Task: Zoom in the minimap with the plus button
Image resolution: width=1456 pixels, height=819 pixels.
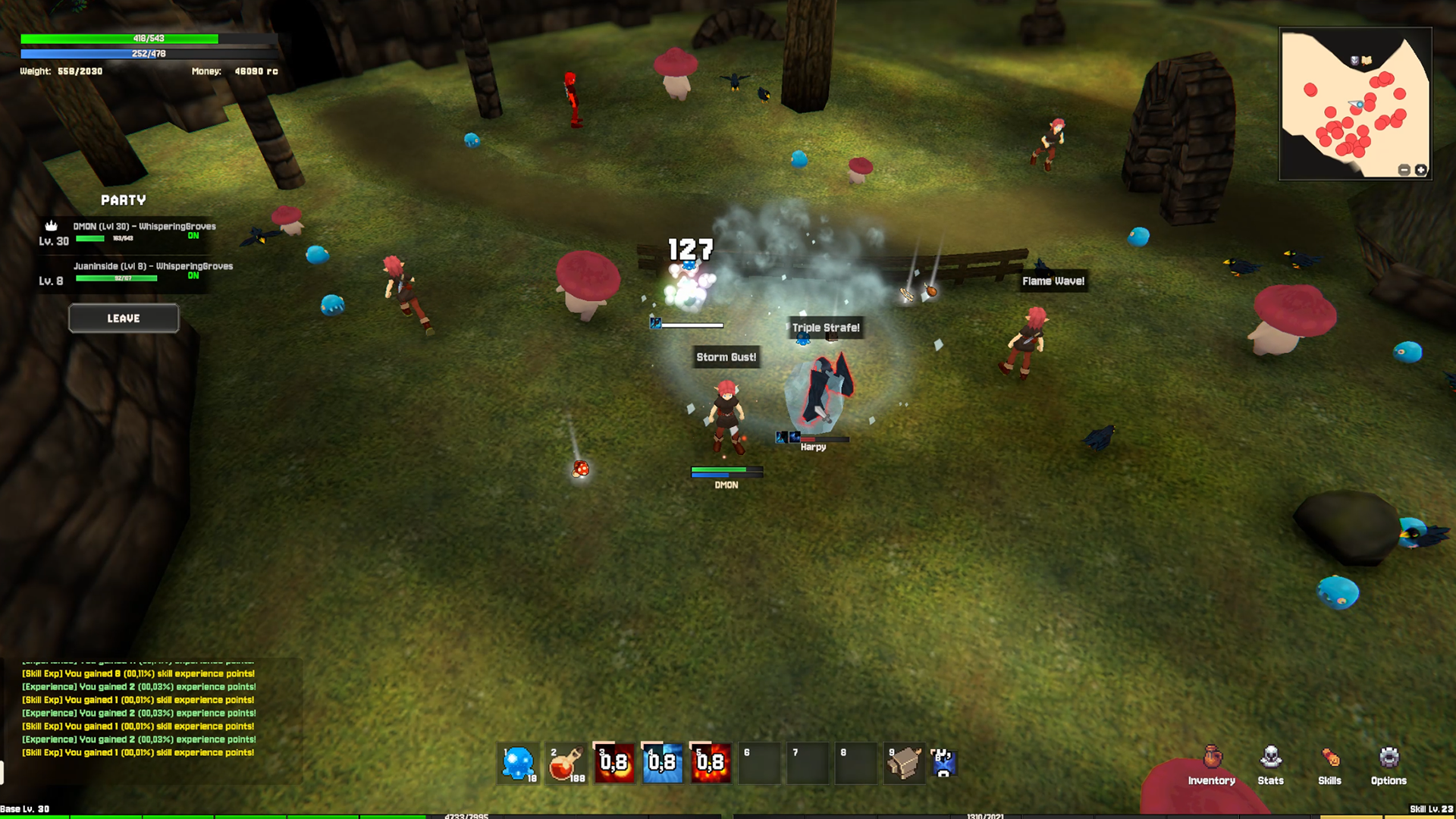Action: (1421, 170)
